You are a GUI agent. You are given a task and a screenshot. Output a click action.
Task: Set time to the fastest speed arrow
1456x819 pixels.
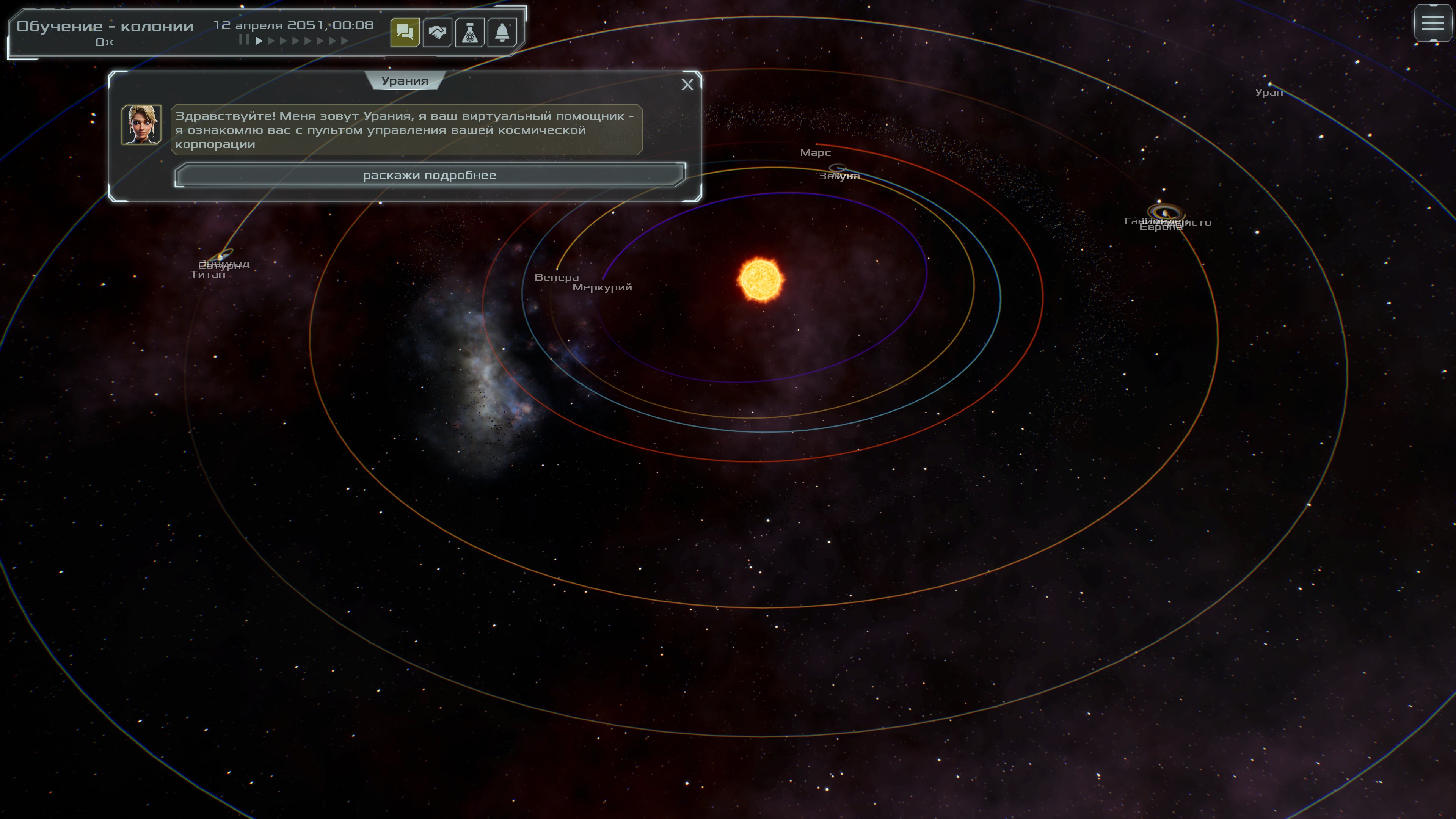pyautogui.click(x=345, y=41)
